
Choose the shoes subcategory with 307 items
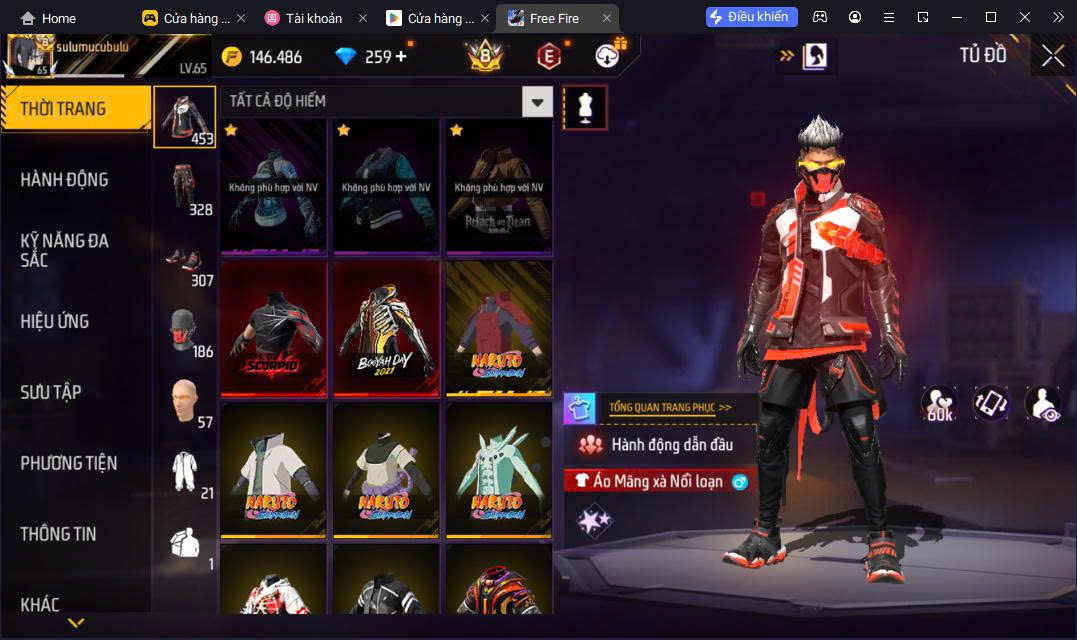(x=185, y=260)
